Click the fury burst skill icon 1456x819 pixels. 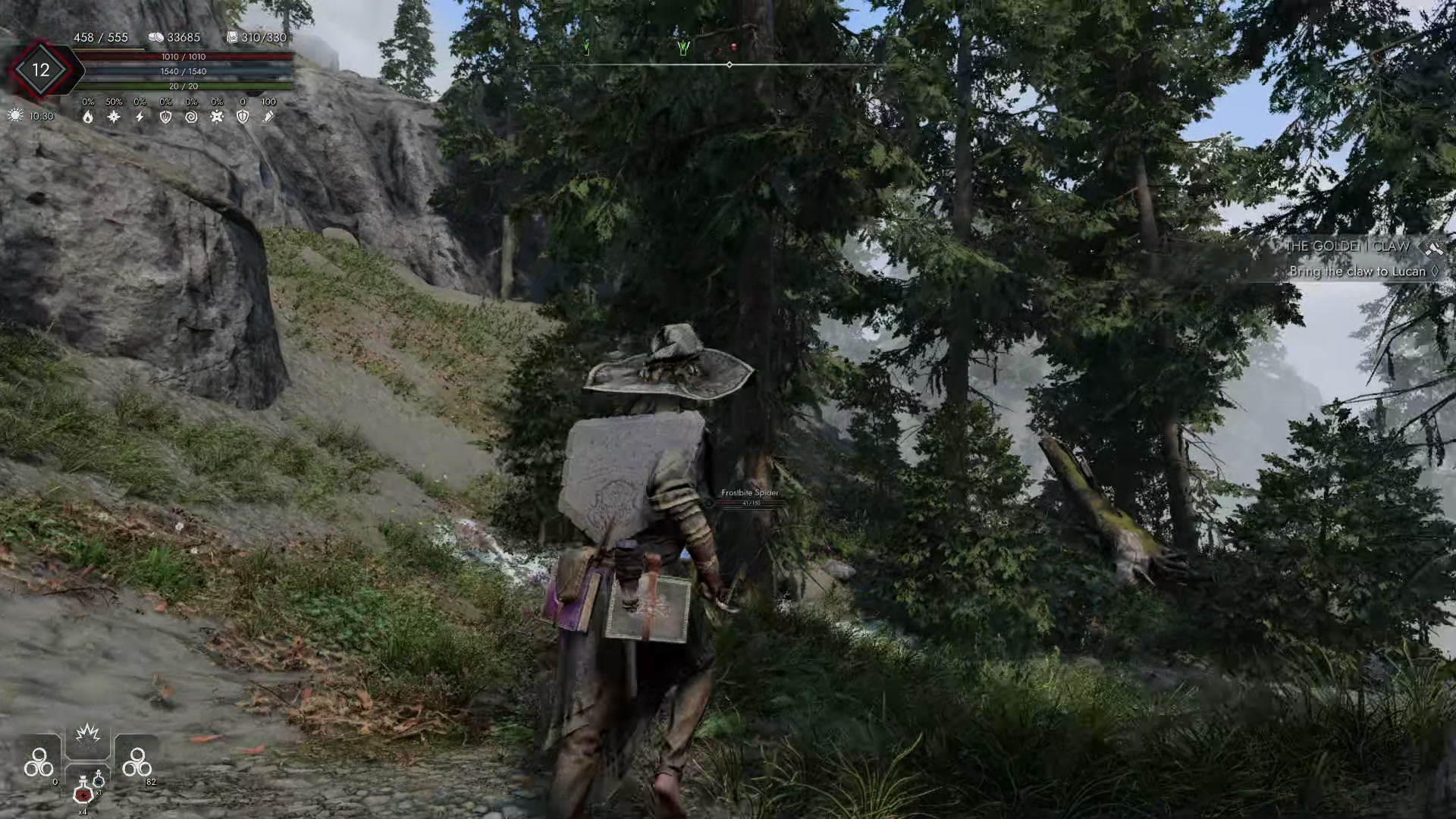(x=88, y=733)
